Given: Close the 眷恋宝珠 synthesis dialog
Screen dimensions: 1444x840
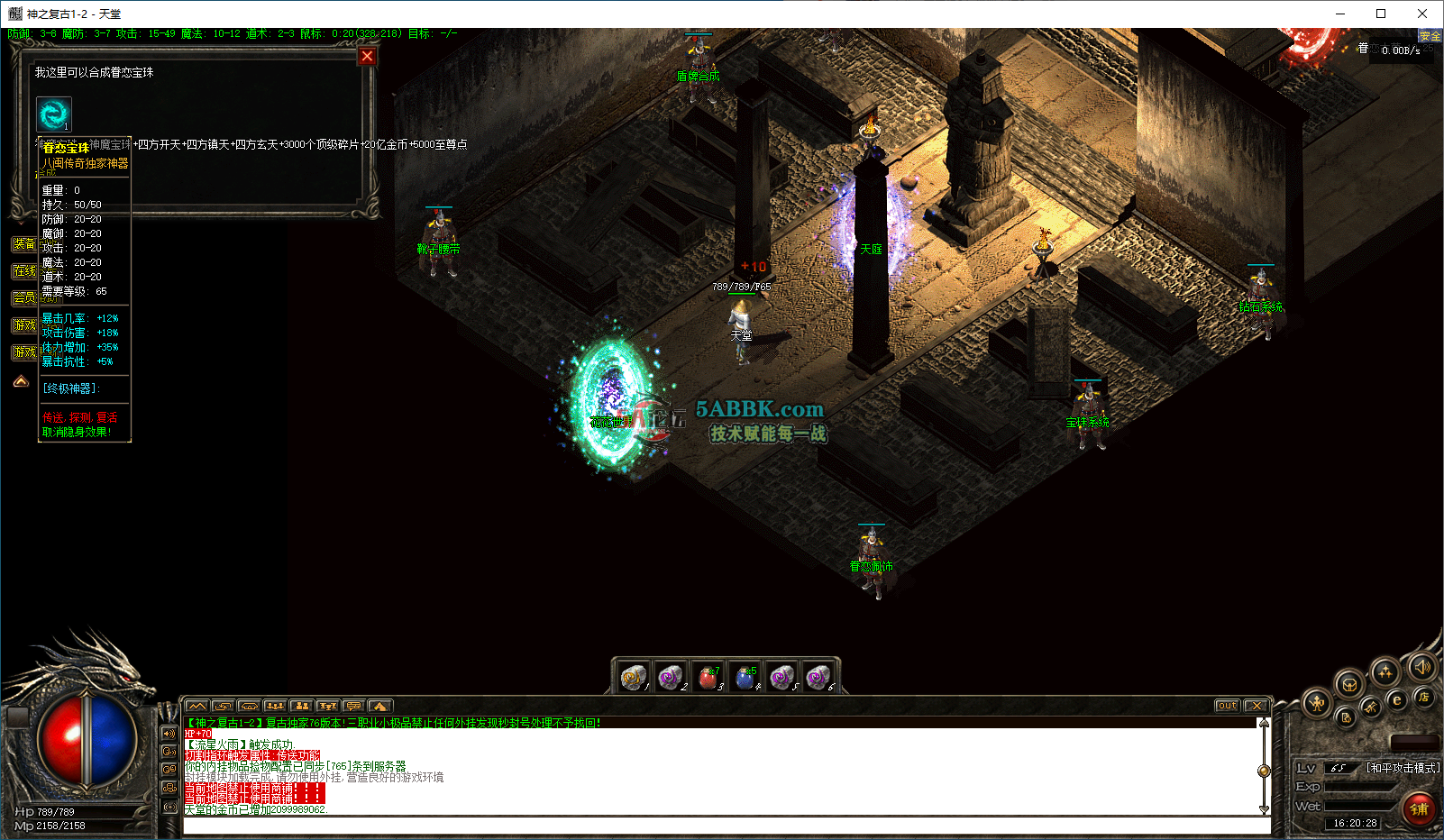Looking at the screenshot, I should pyautogui.click(x=367, y=57).
